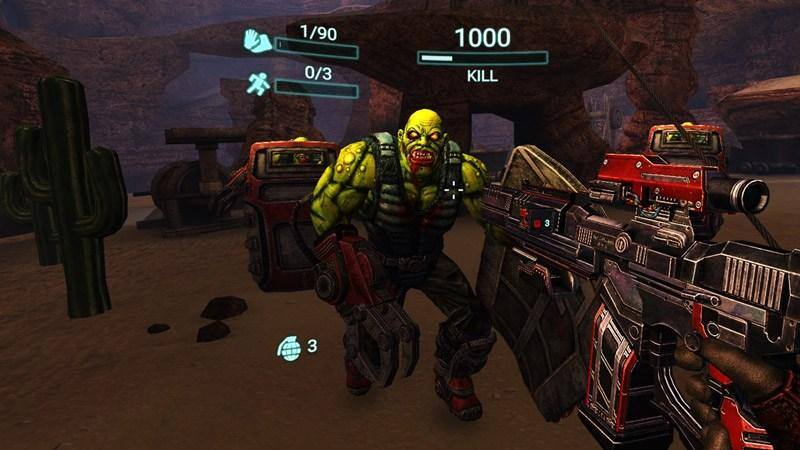
Task: Tap the running figure objective icon
Action: coord(256,84)
